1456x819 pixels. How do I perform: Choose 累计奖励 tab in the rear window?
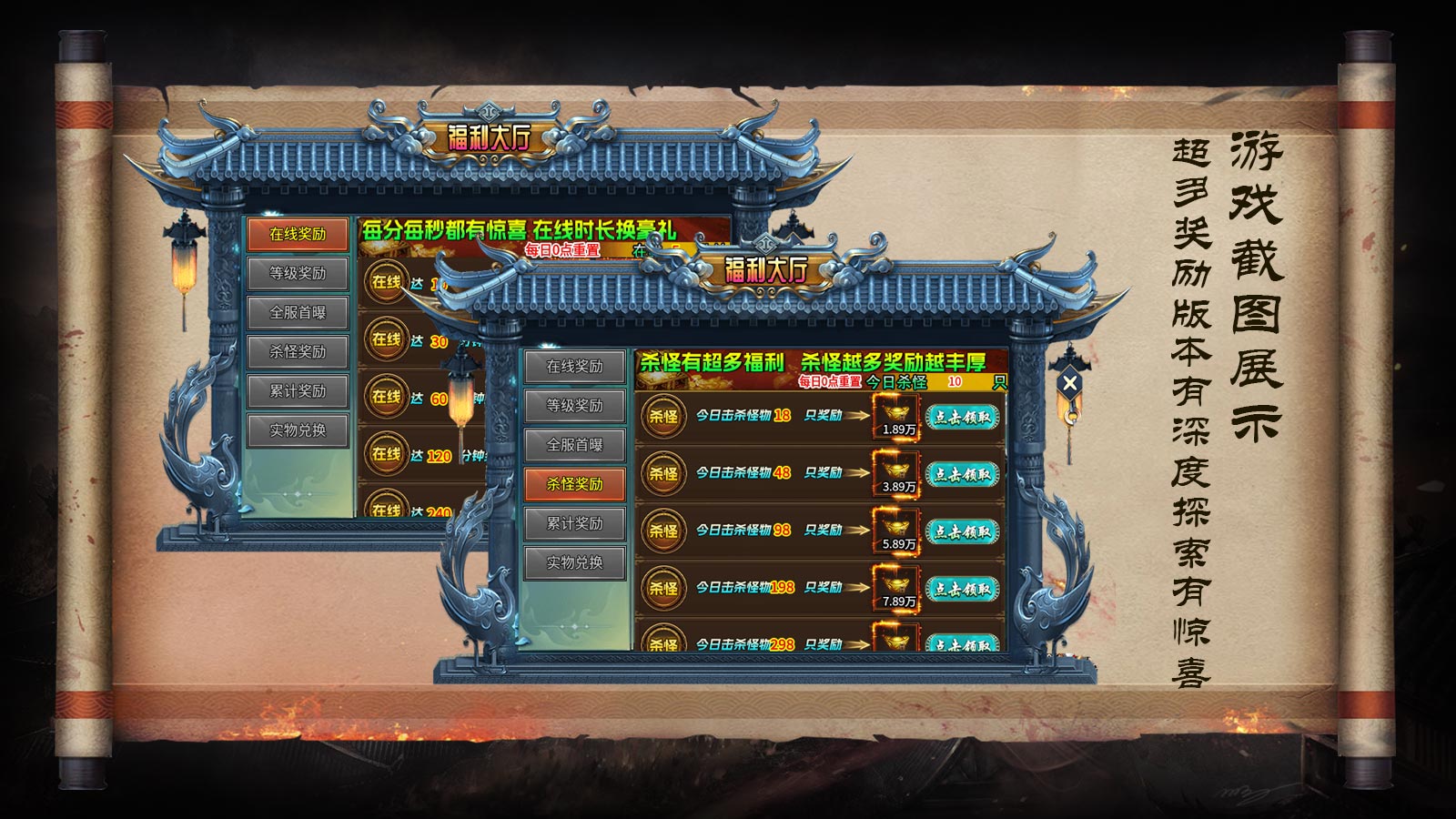(298, 391)
